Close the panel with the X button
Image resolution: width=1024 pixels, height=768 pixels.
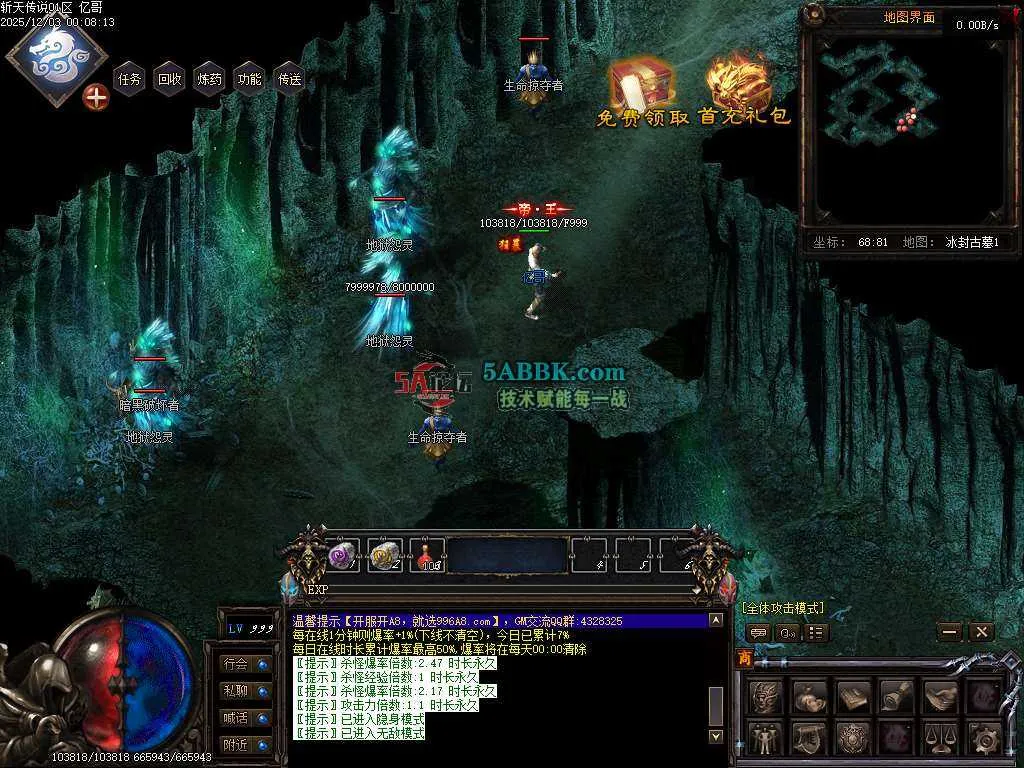(981, 632)
